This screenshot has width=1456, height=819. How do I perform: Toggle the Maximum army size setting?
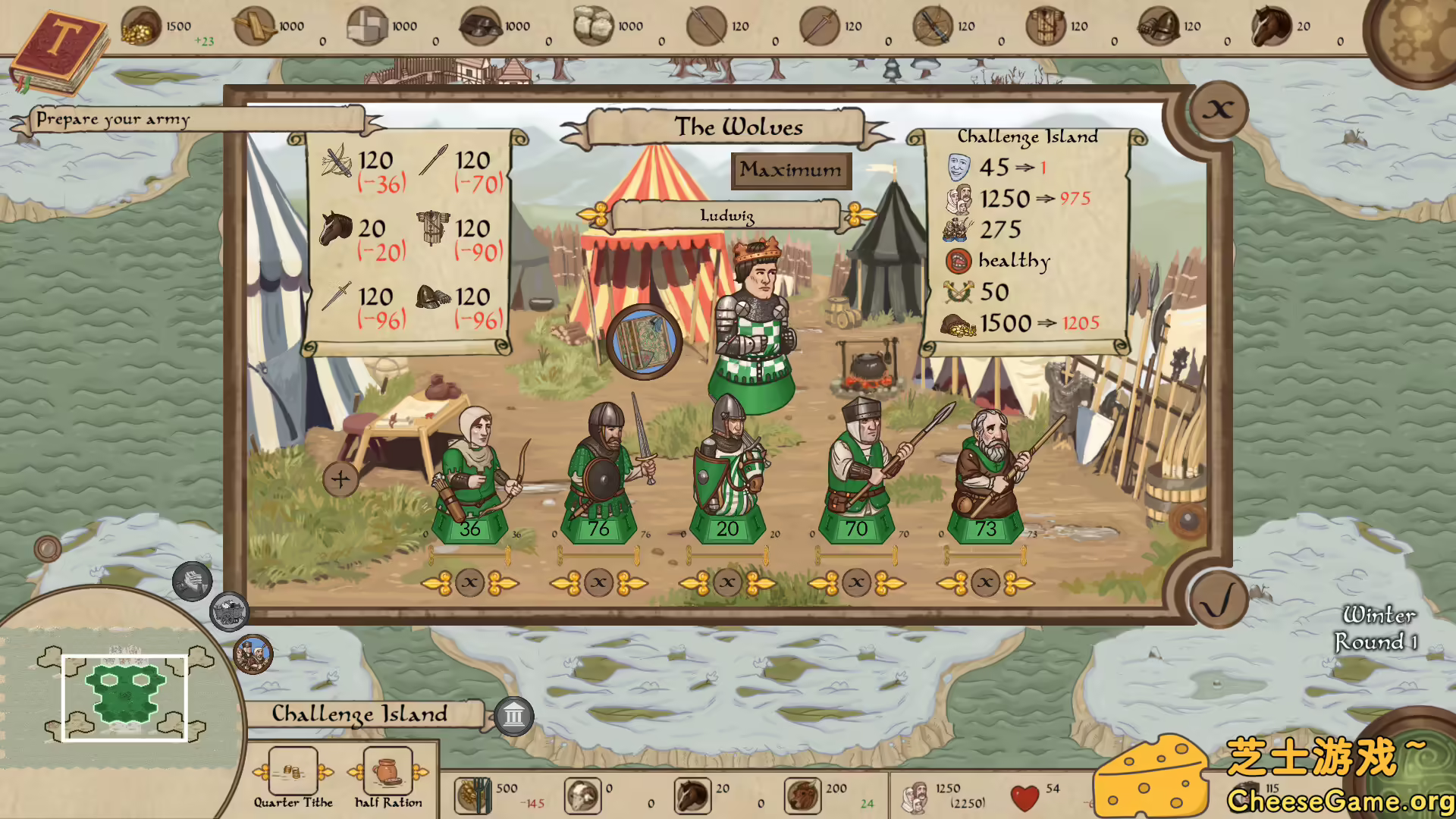(x=790, y=169)
